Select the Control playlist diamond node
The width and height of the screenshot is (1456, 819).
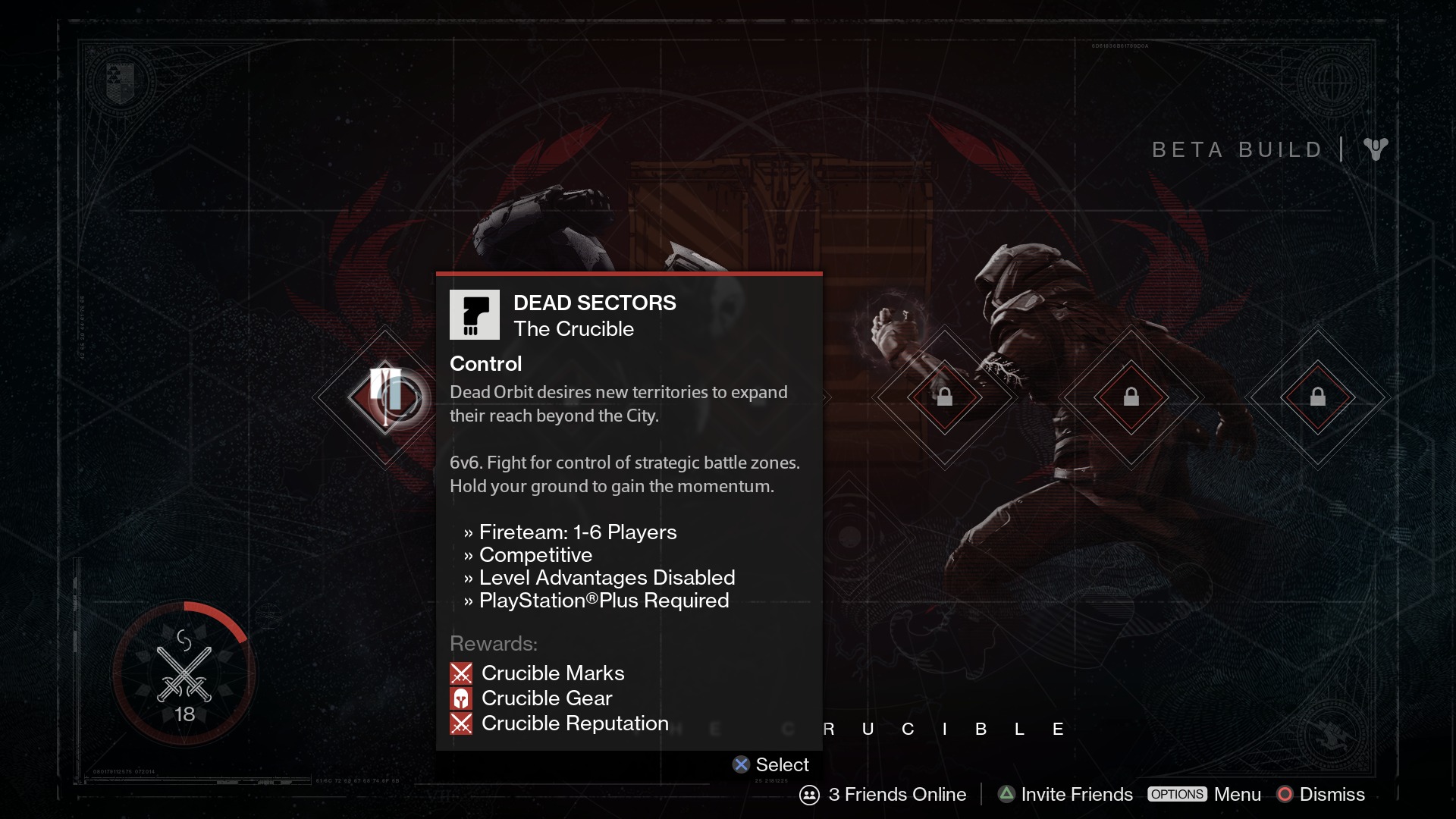(386, 397)
